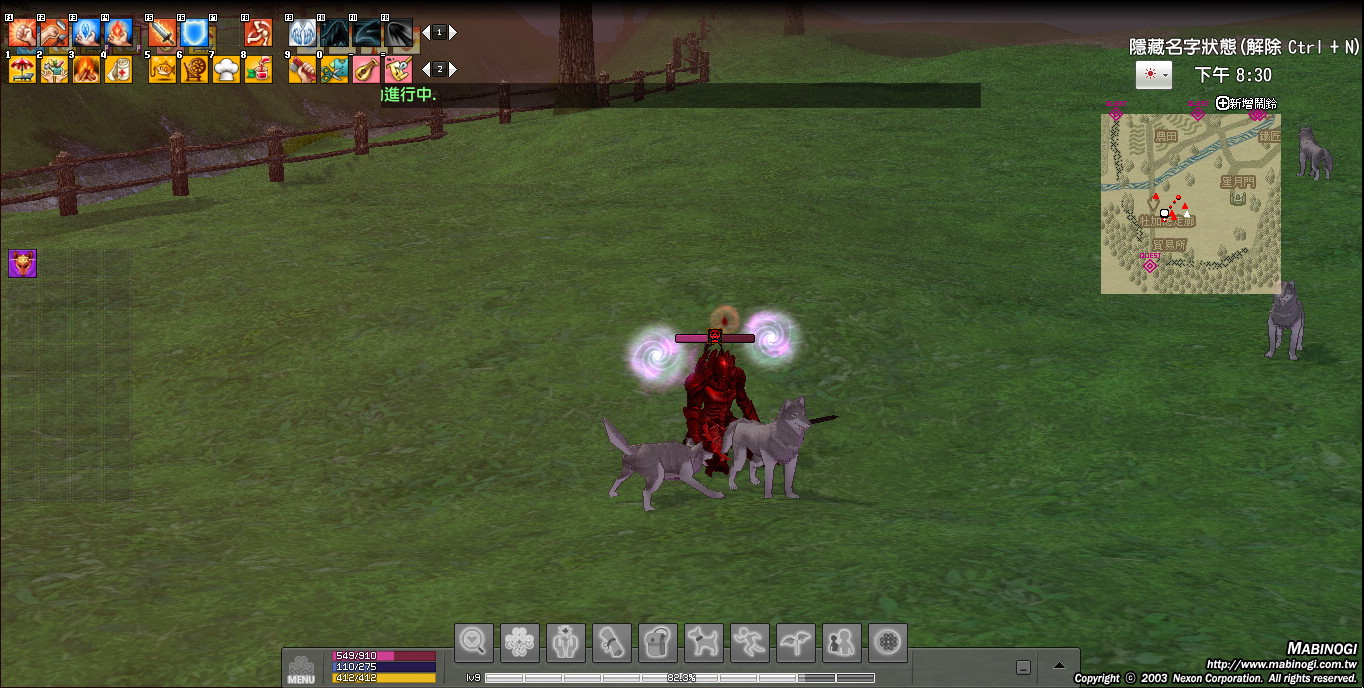Start the campfire skill
Image resolution: width=1364 pixels, height=688 pixels.
coord(86,70)
